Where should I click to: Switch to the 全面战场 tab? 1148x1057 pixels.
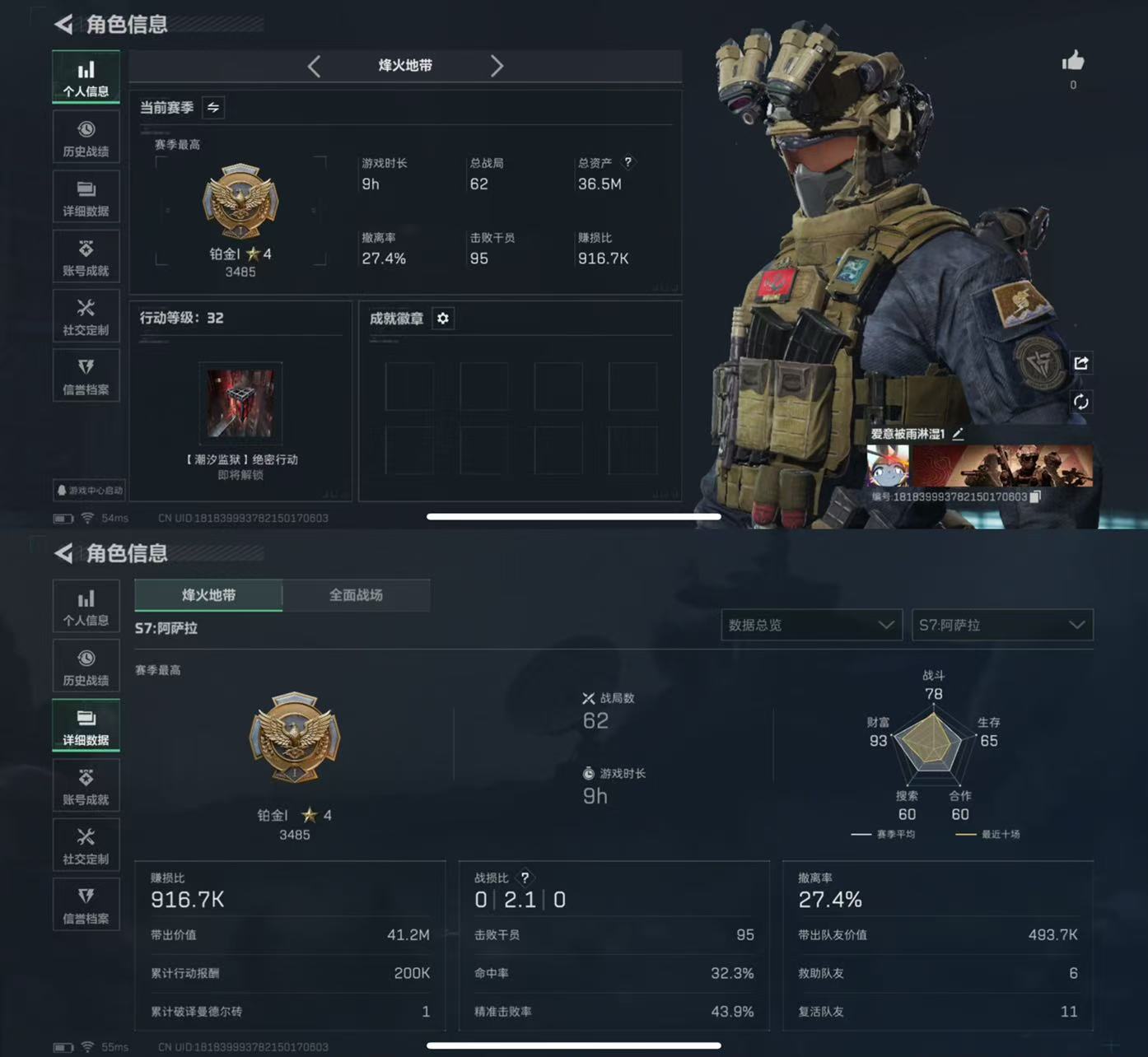pyautogui.click(x=355, y=595)
